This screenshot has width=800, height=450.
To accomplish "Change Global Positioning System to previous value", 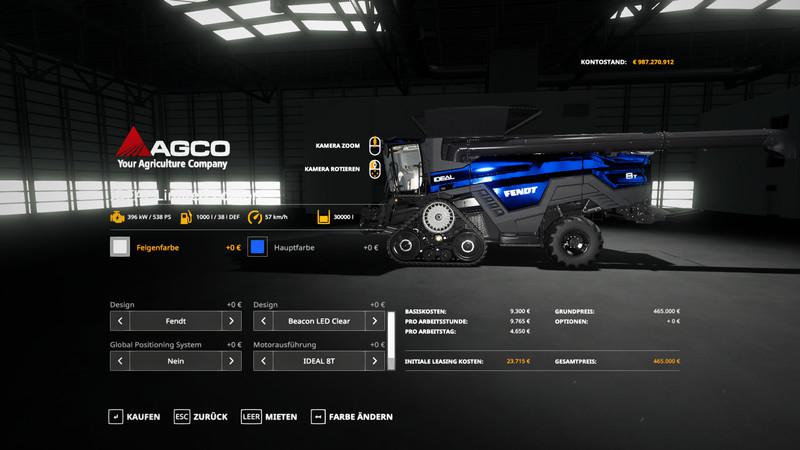I will tap(120, 361).
